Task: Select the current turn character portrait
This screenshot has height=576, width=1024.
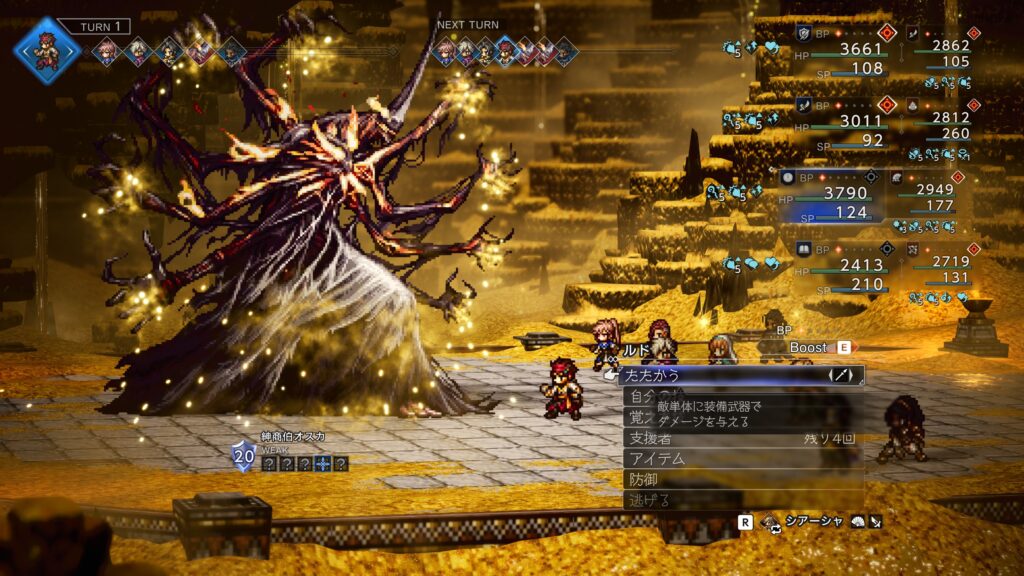Action: tap(47, 48)
